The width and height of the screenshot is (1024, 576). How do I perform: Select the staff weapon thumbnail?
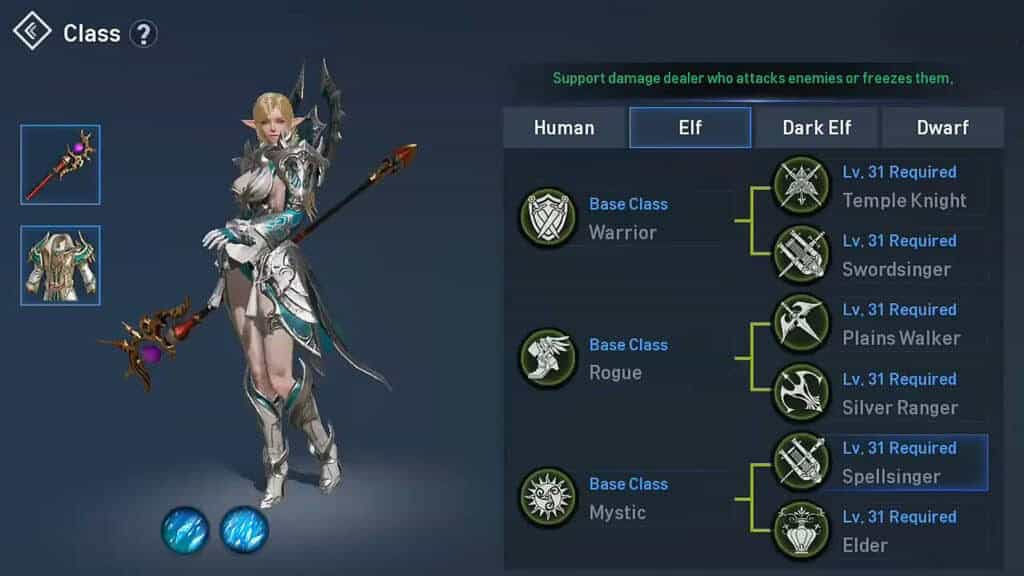60,165
